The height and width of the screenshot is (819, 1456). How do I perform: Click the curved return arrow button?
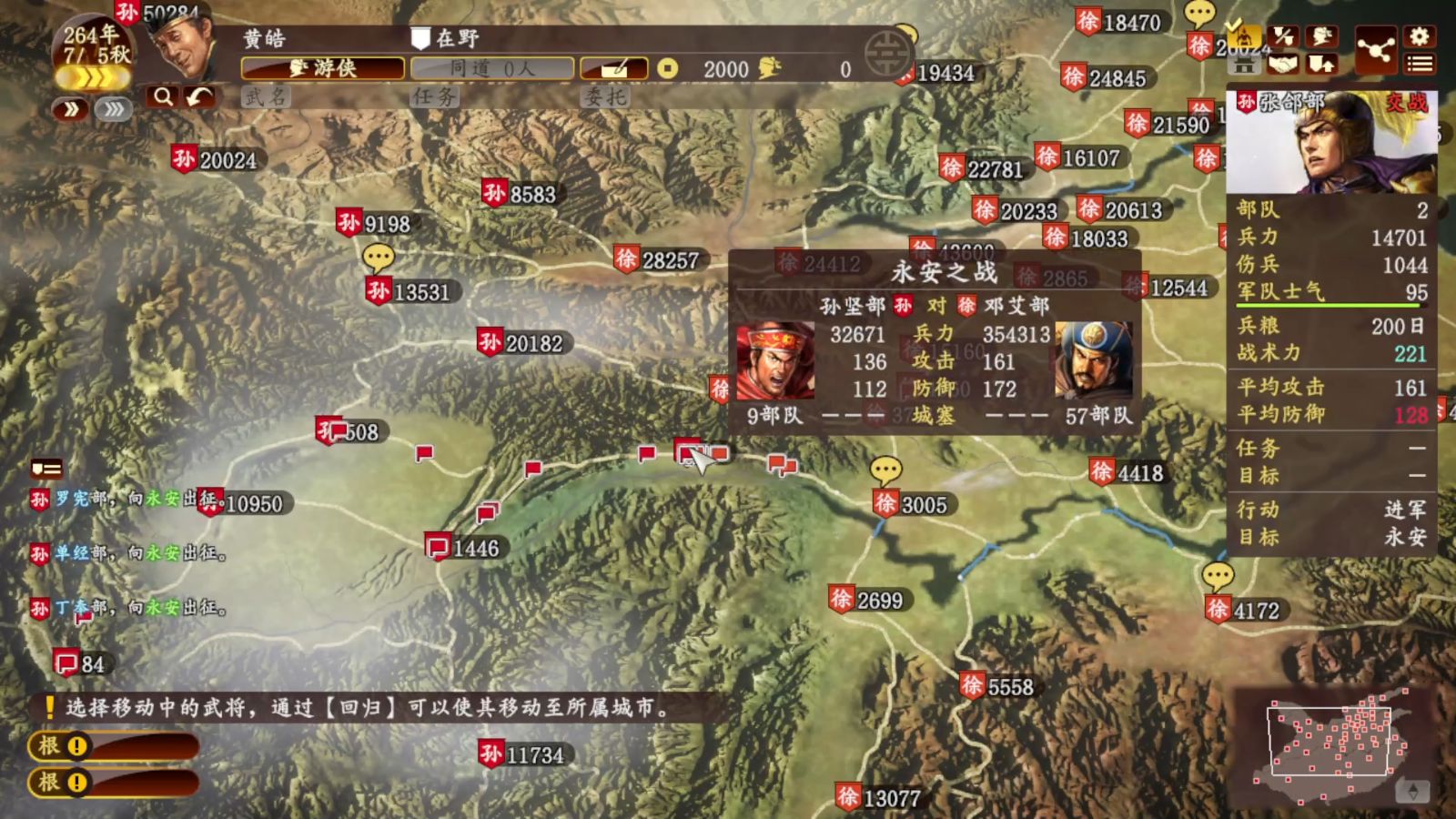click(x=199, y=96)
